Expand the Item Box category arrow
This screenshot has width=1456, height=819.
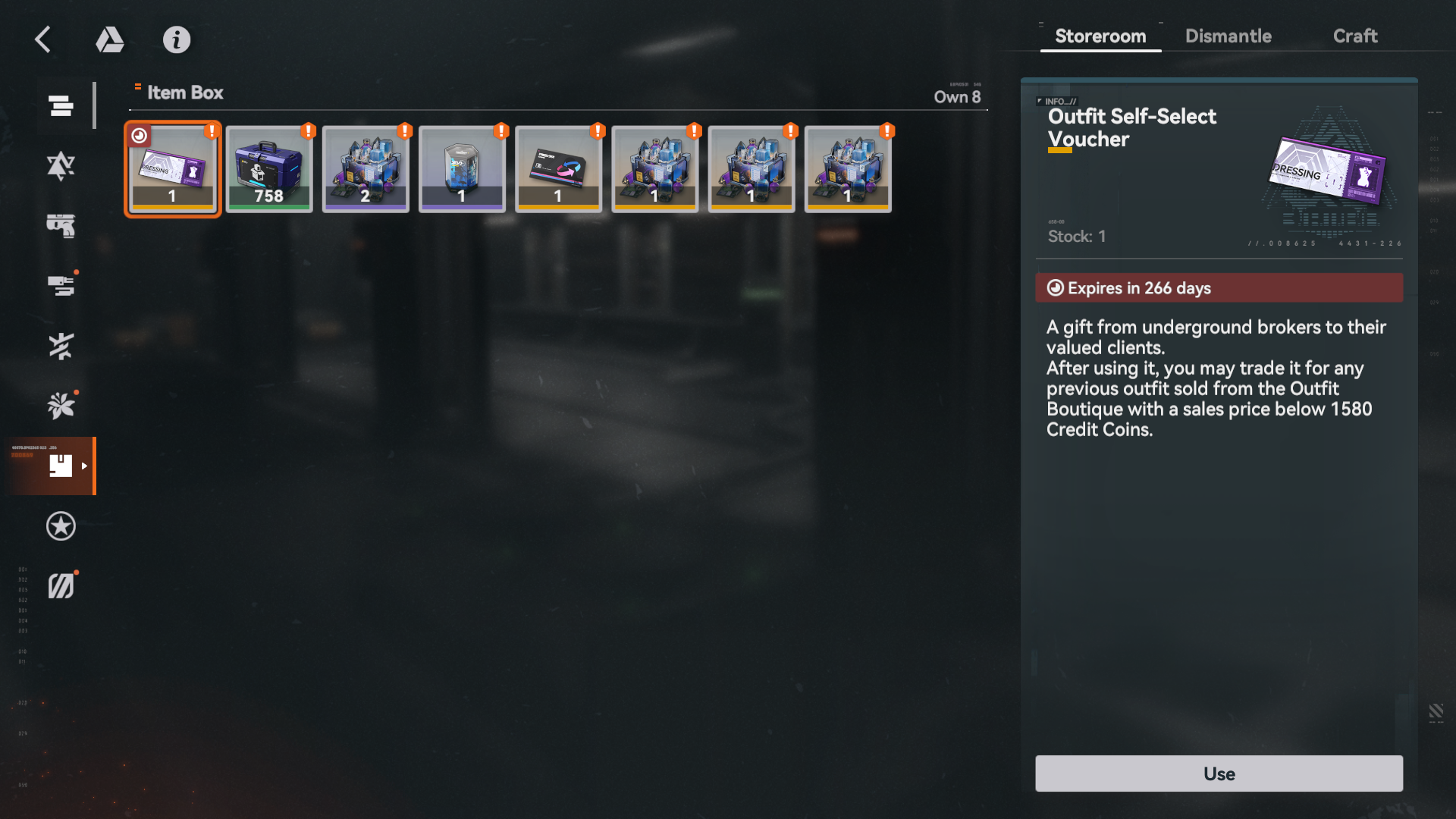tap(137, 88)
